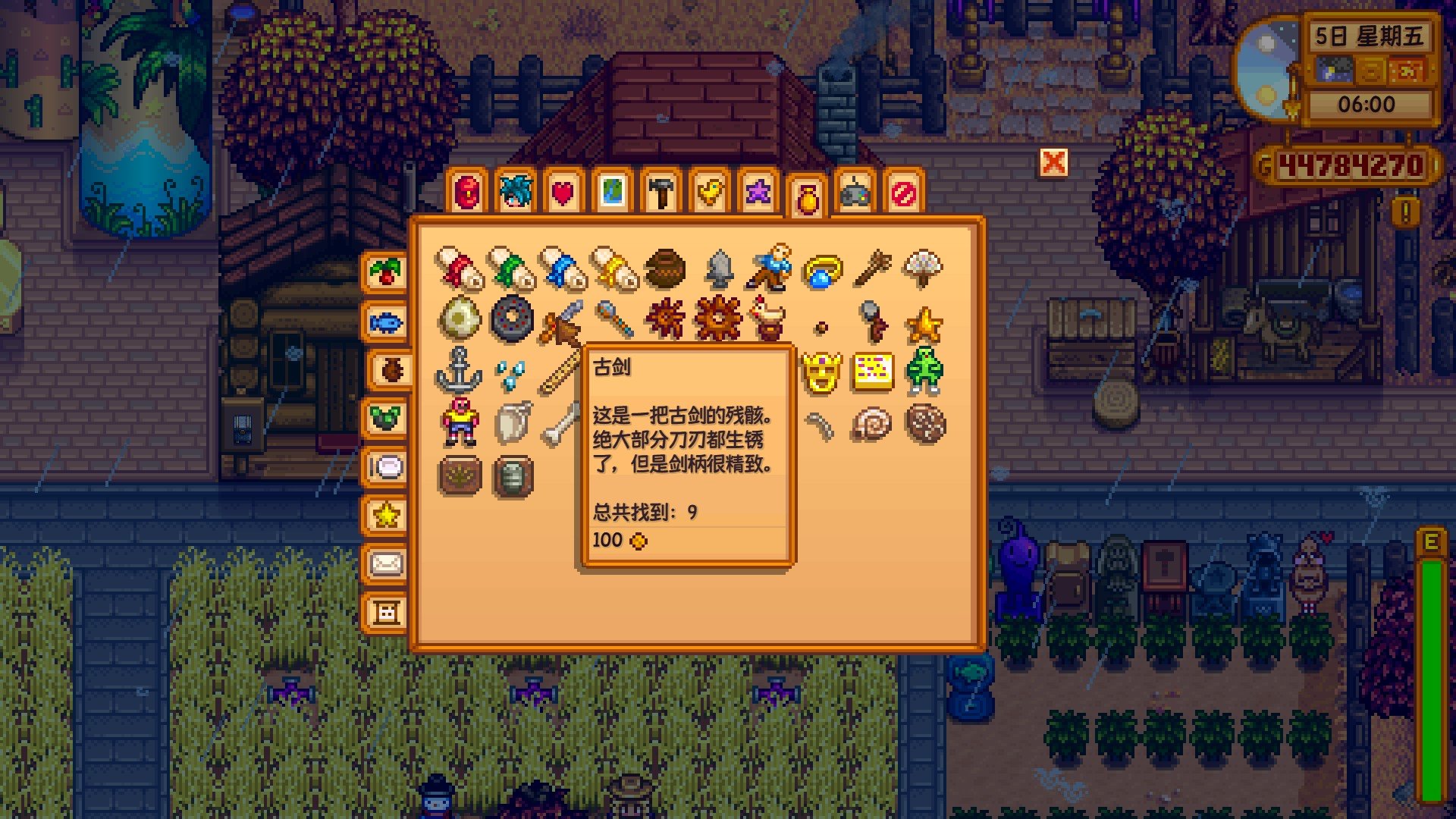The height and width of the screenshot is (819, 1456).
Task: View the letters envelope sidebar icon
Action: pyautogui.click(x=387, y=565)
